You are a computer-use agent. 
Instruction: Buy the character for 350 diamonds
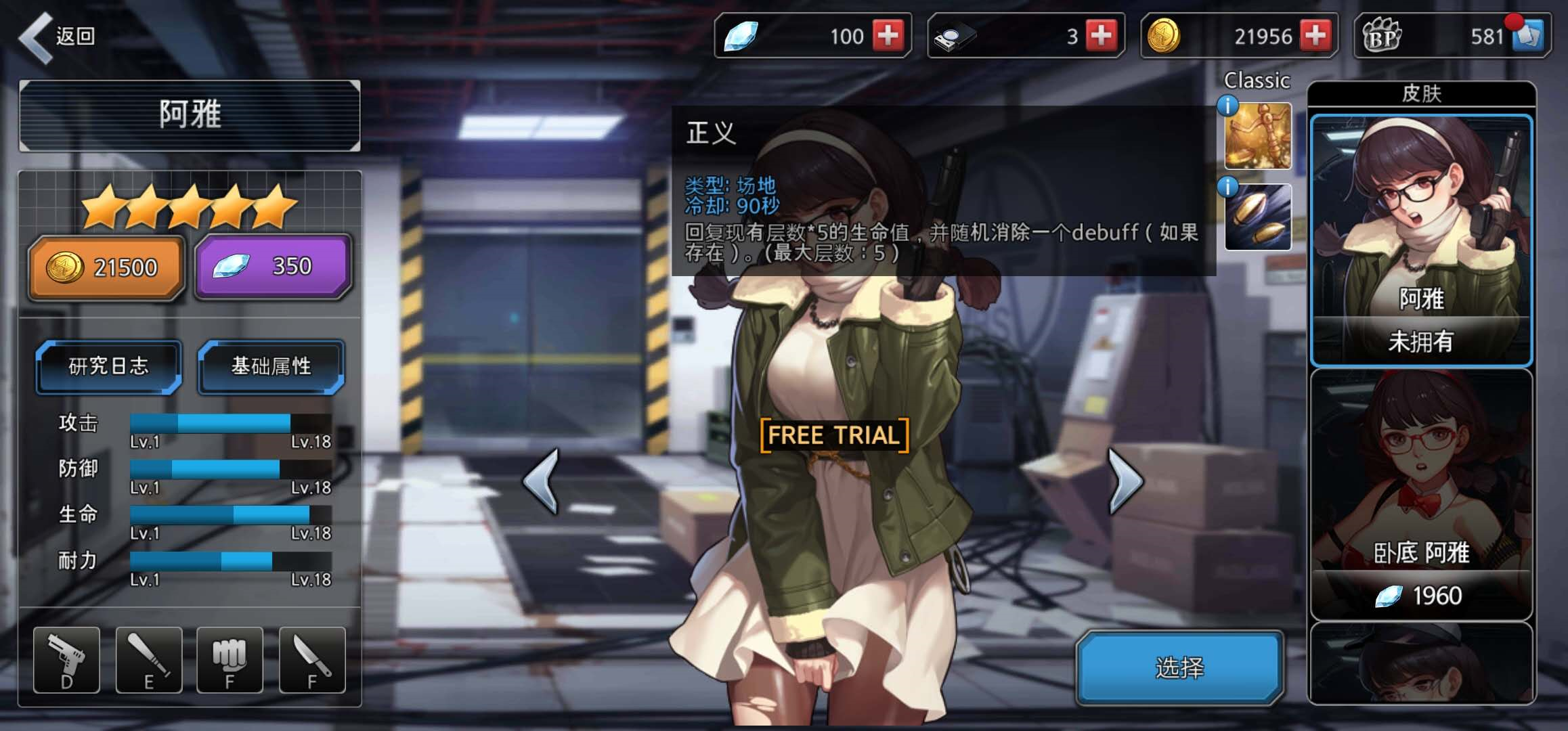pyautogui.click(x=273, y=267)
